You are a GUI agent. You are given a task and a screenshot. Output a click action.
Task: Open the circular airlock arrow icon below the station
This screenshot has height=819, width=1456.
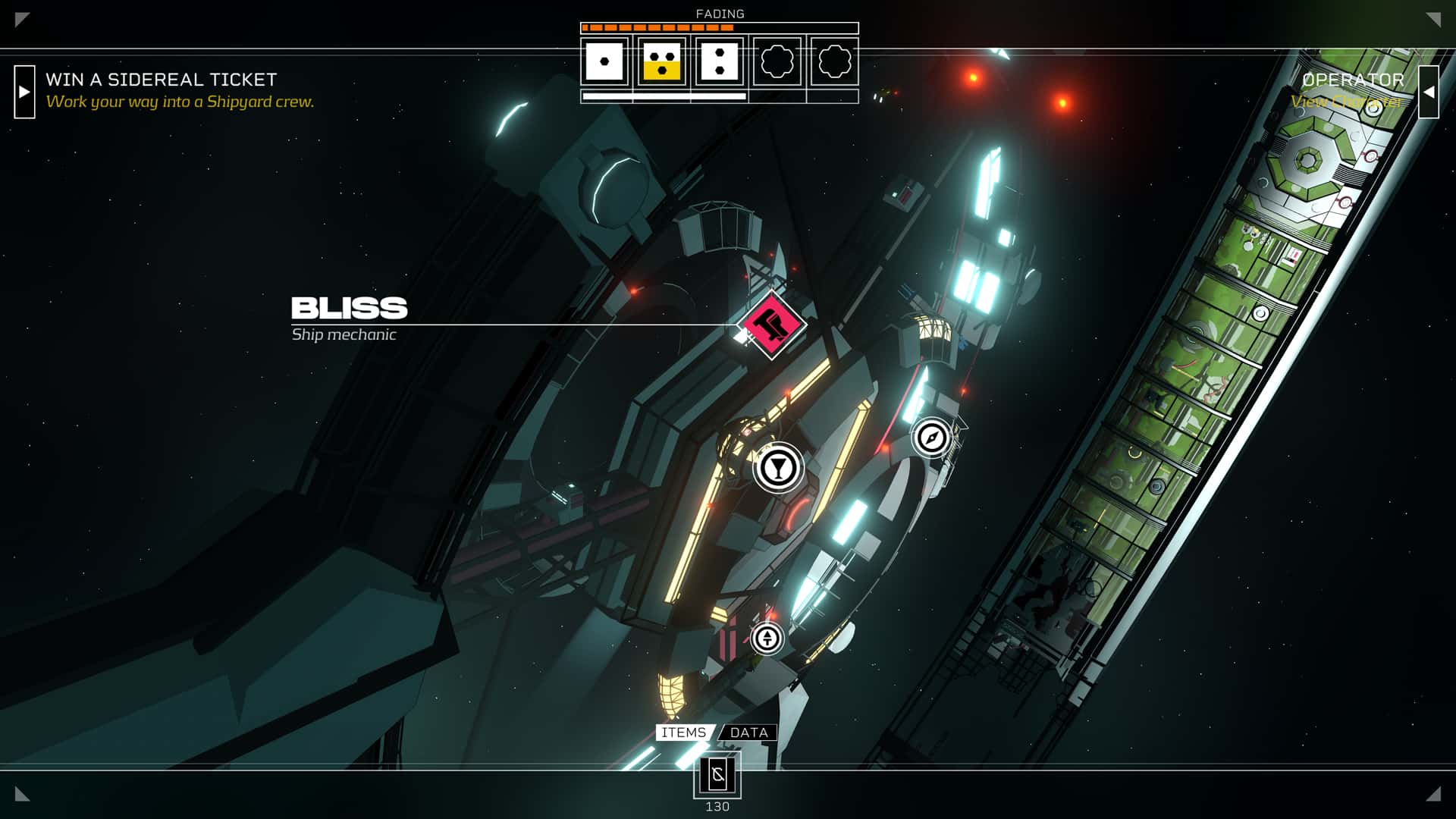pos(767,639)
